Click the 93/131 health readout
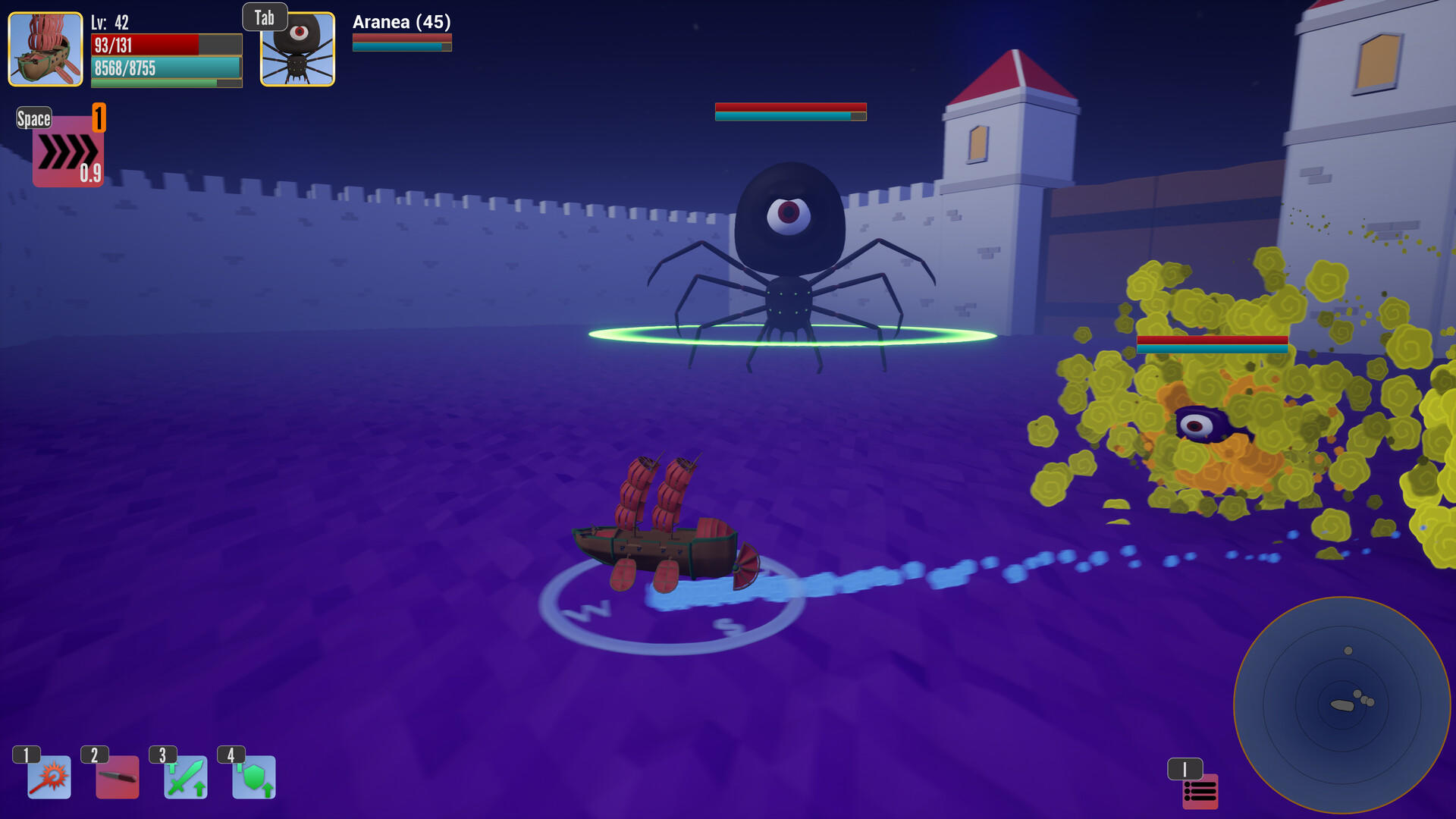The height and width of the screenshot is (819, 1456). click(x=114, y=45)
